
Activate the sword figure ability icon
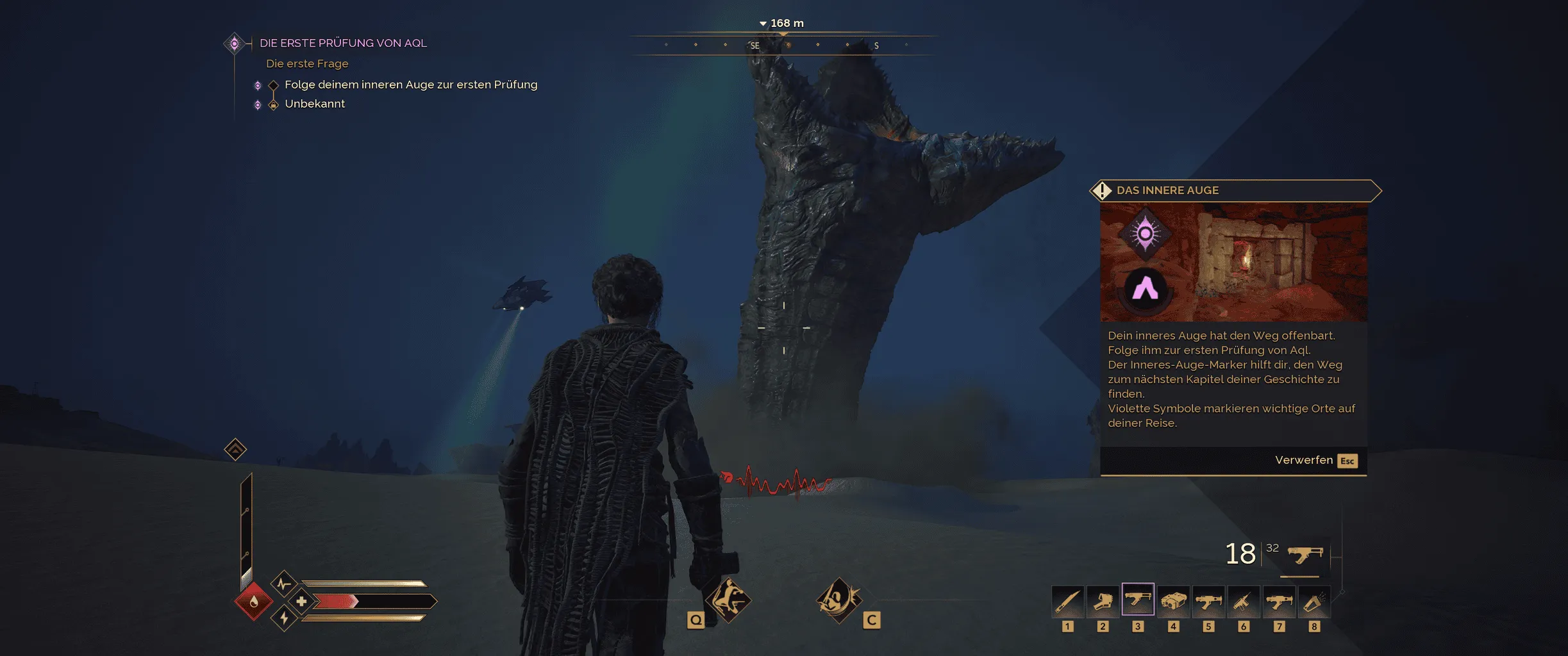pos(838,600)
